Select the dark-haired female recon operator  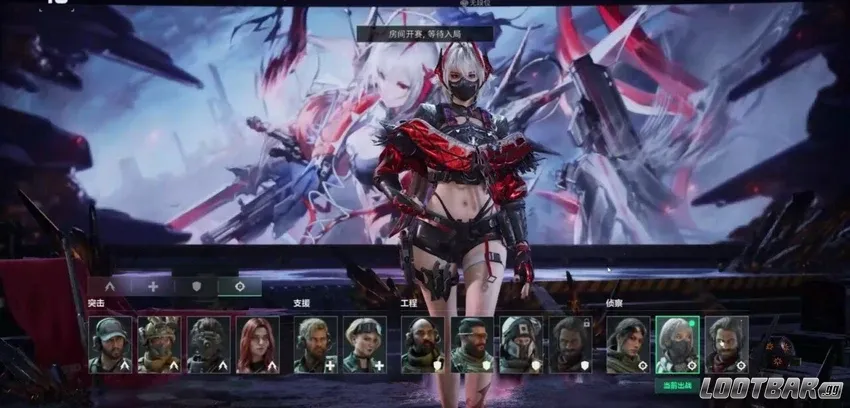[x=628, y=345]
